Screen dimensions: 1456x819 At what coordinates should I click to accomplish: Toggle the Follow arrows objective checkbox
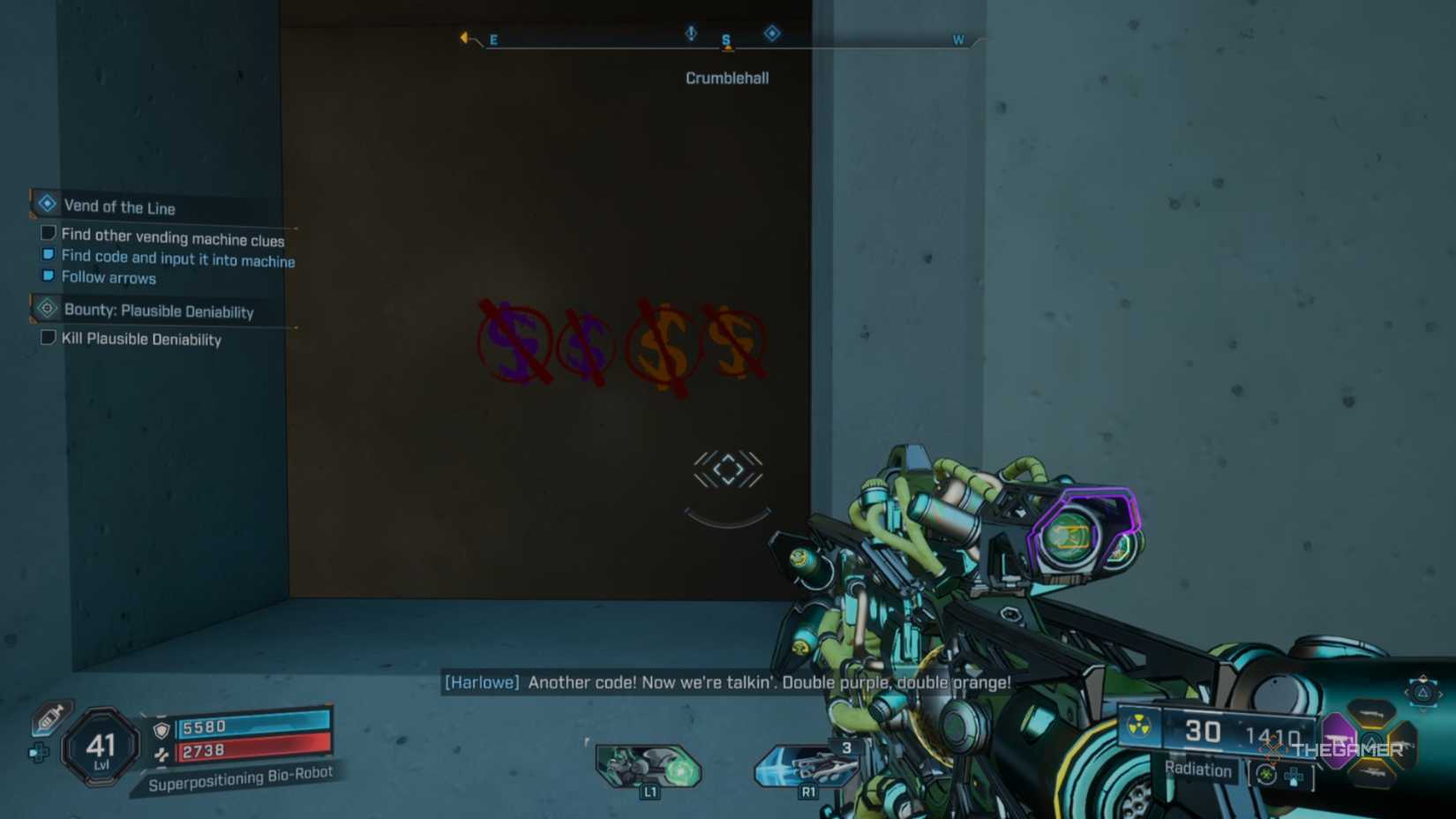(x=48, y=274)
